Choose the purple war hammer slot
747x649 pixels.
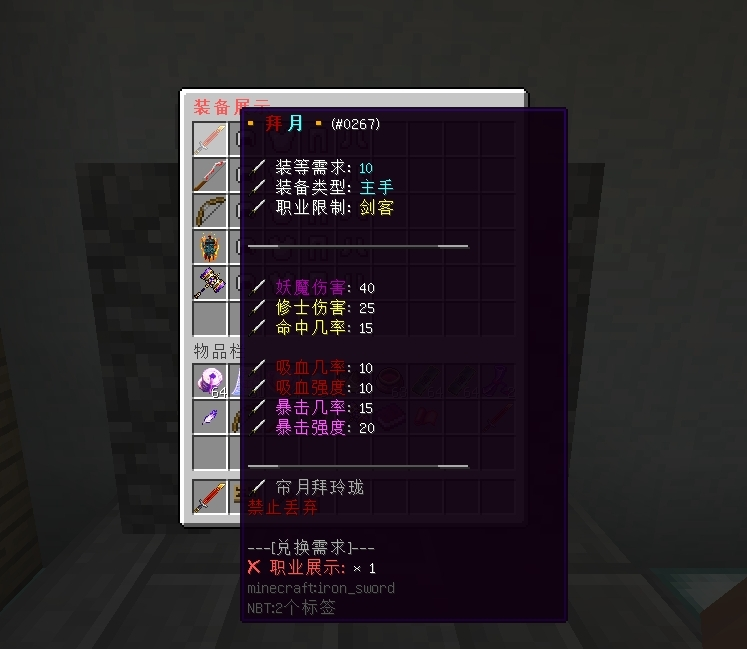(210, 283)
